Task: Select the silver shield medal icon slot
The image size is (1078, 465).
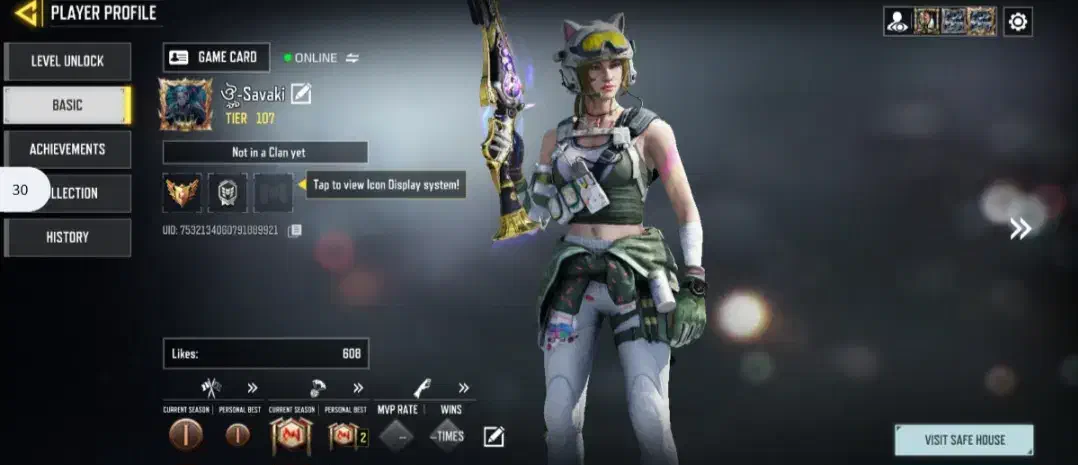Action: (x=227, y=193)
